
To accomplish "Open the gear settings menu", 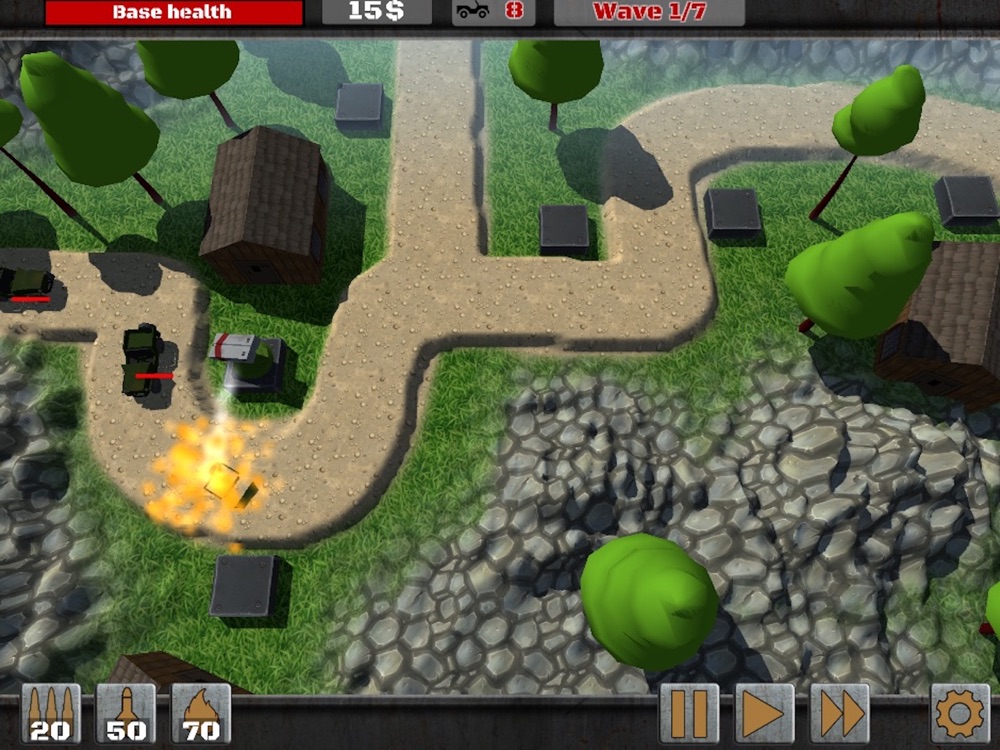I will coord(960,713).
